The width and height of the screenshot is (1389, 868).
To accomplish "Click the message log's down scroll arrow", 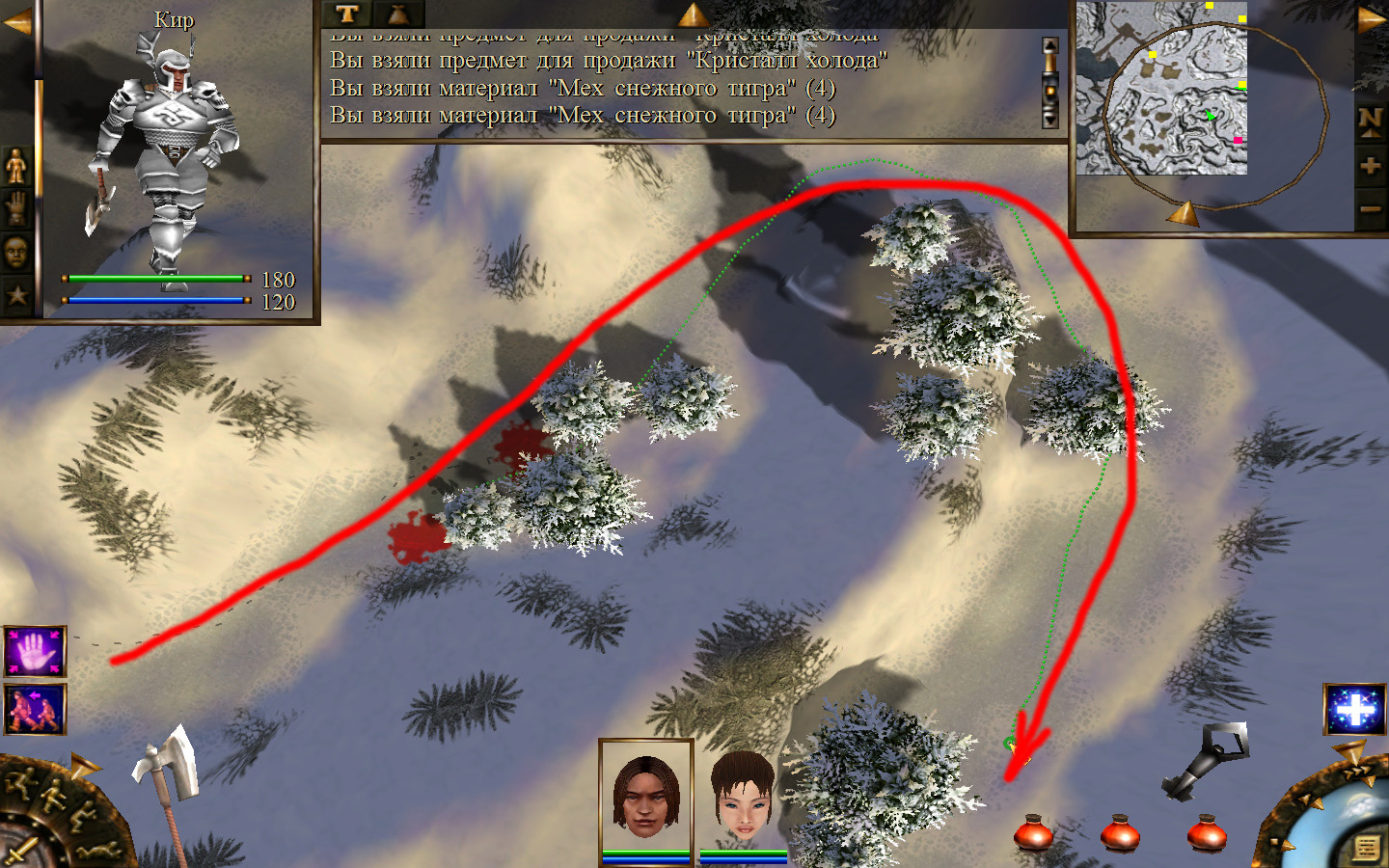I will (x=1050, y=120).
